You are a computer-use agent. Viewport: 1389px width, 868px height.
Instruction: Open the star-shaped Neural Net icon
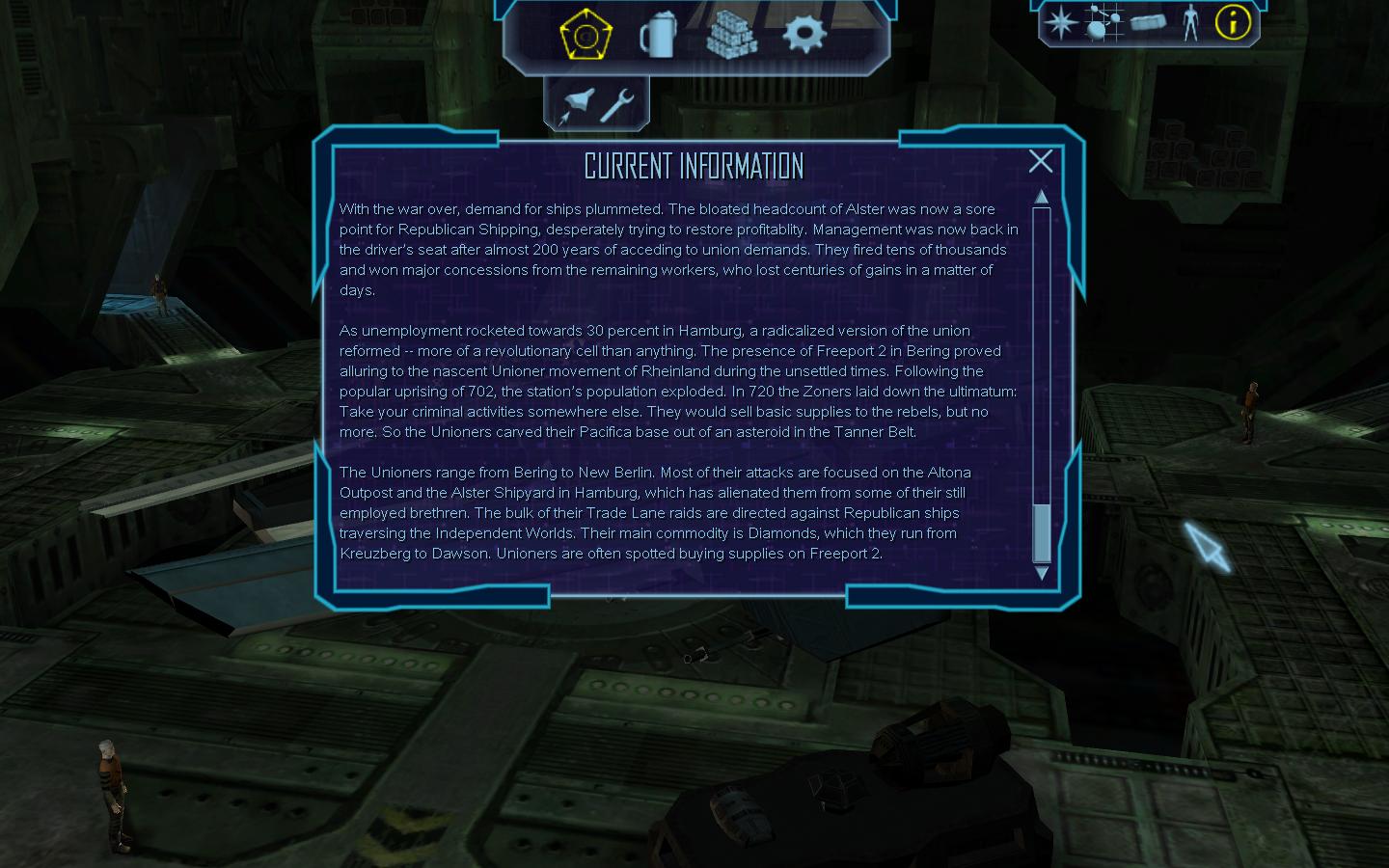coord(1060,22)
